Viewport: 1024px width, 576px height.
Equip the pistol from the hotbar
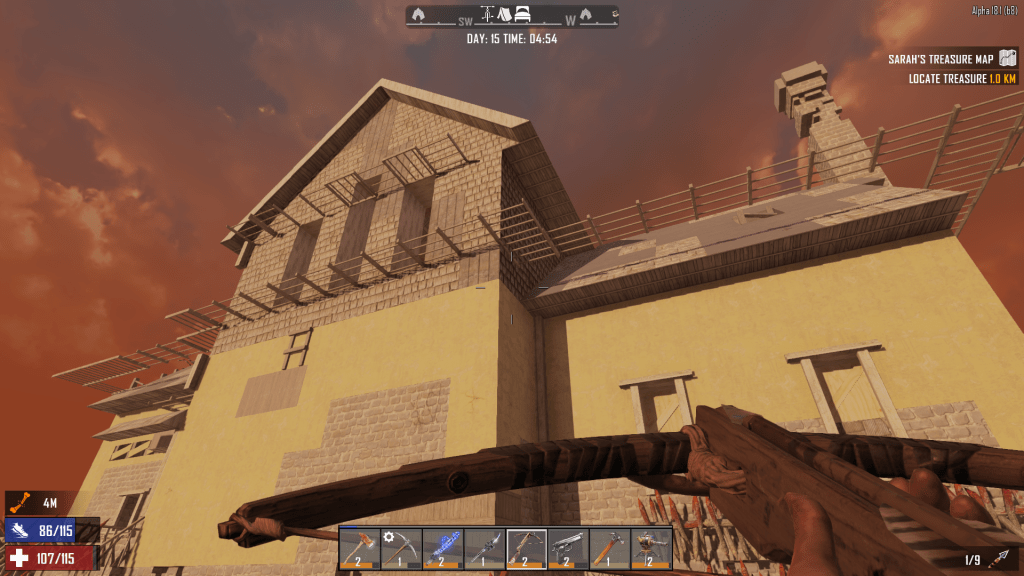pyautogui.click(x=568, y=549)
